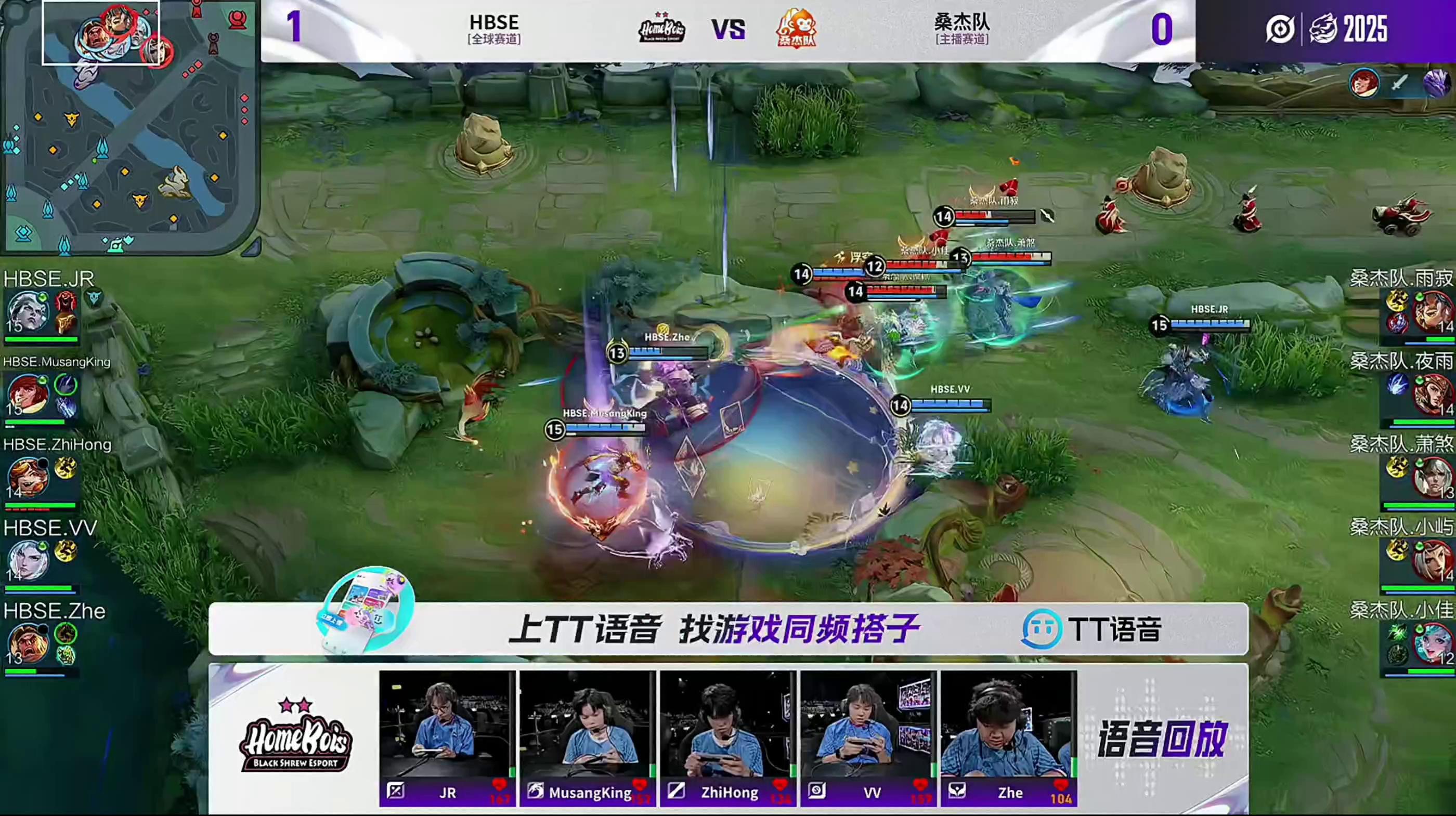The width and height of the screenshot is (1456, 816).
Task: Select HBSE.JR's hero portrait
Action: coord(27,312)
